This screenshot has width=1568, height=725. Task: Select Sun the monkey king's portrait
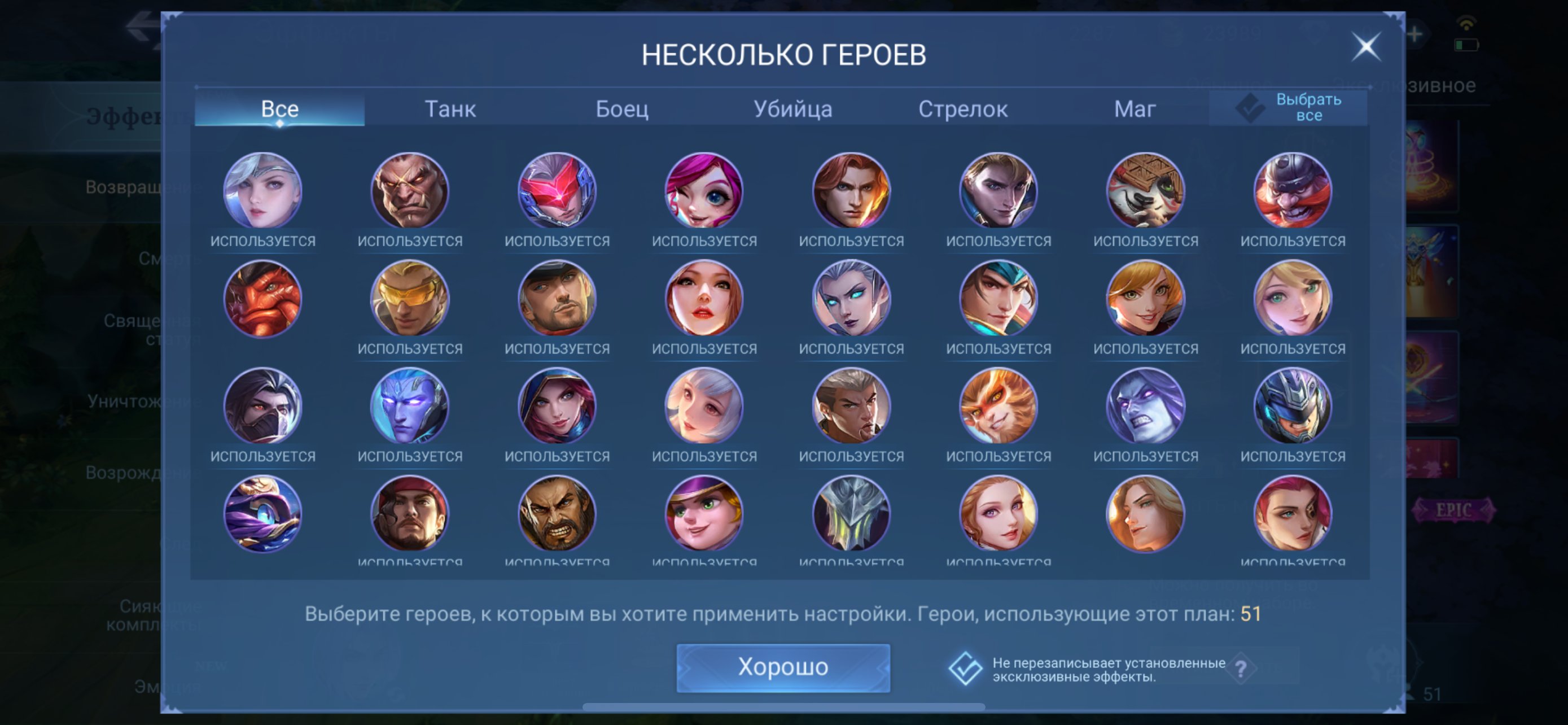998,407
